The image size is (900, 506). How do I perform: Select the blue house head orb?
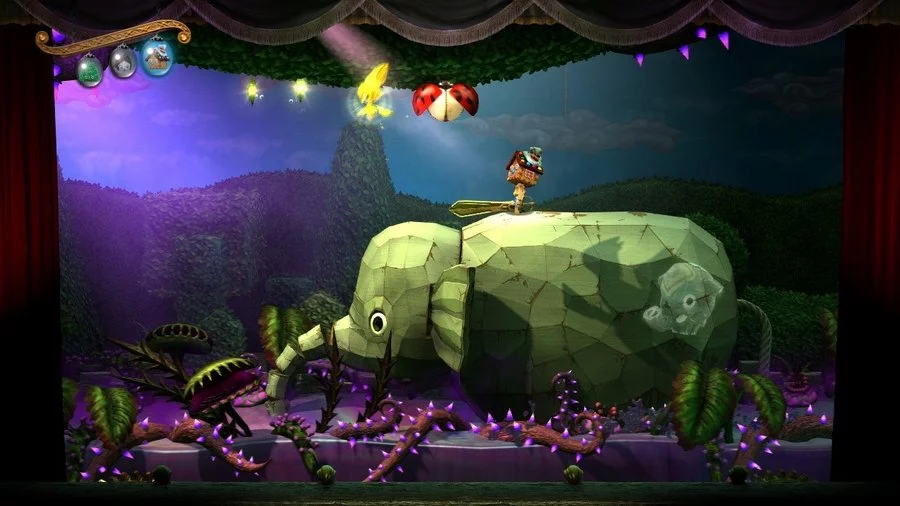(x=157, y=57)
